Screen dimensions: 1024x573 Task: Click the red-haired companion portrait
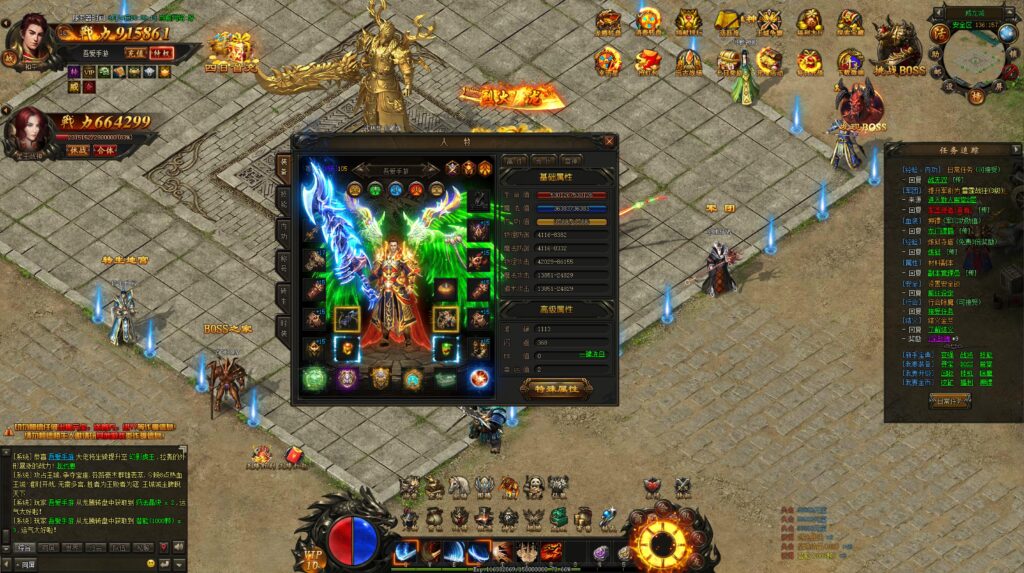pos(30,129)
